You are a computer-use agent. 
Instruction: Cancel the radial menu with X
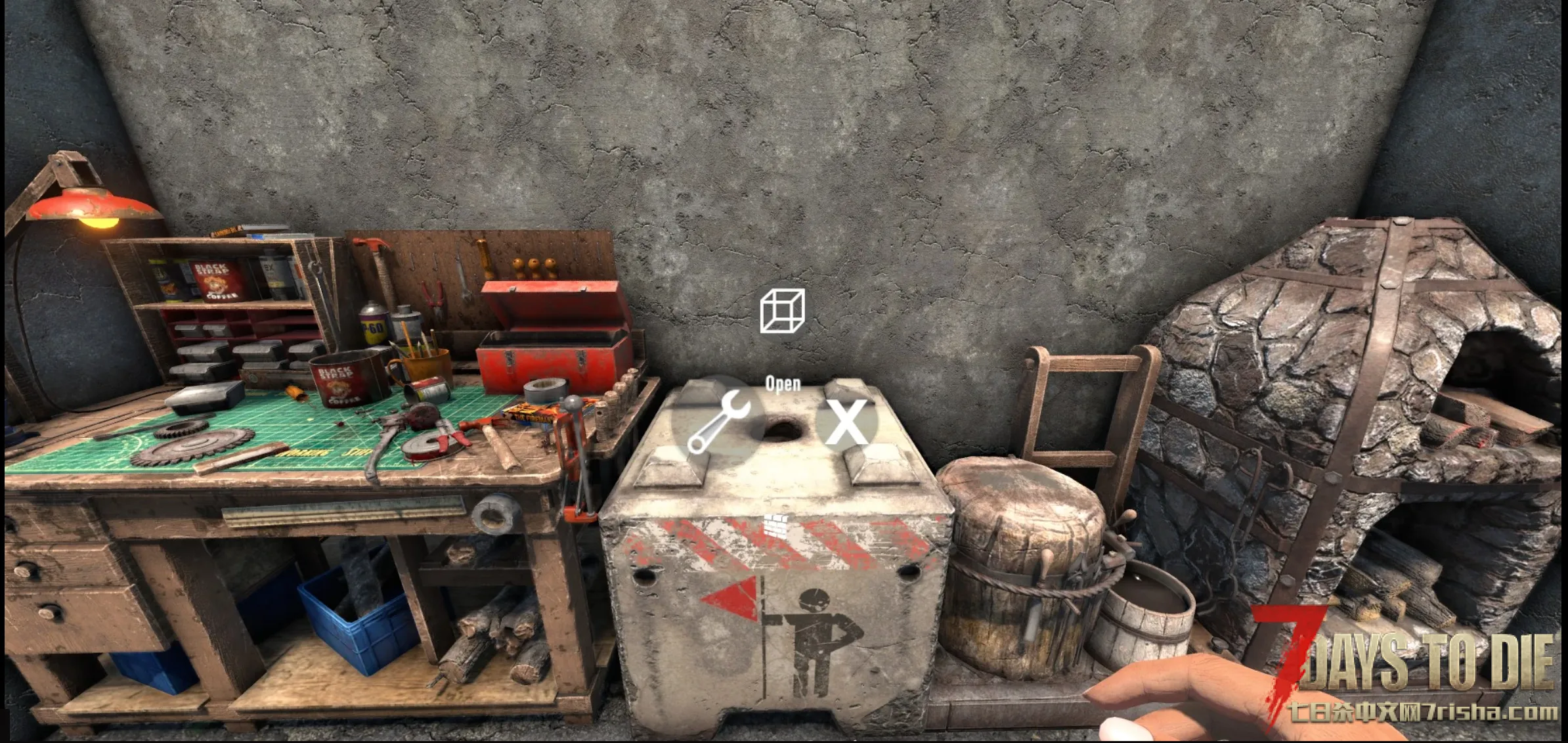point(846,422)
